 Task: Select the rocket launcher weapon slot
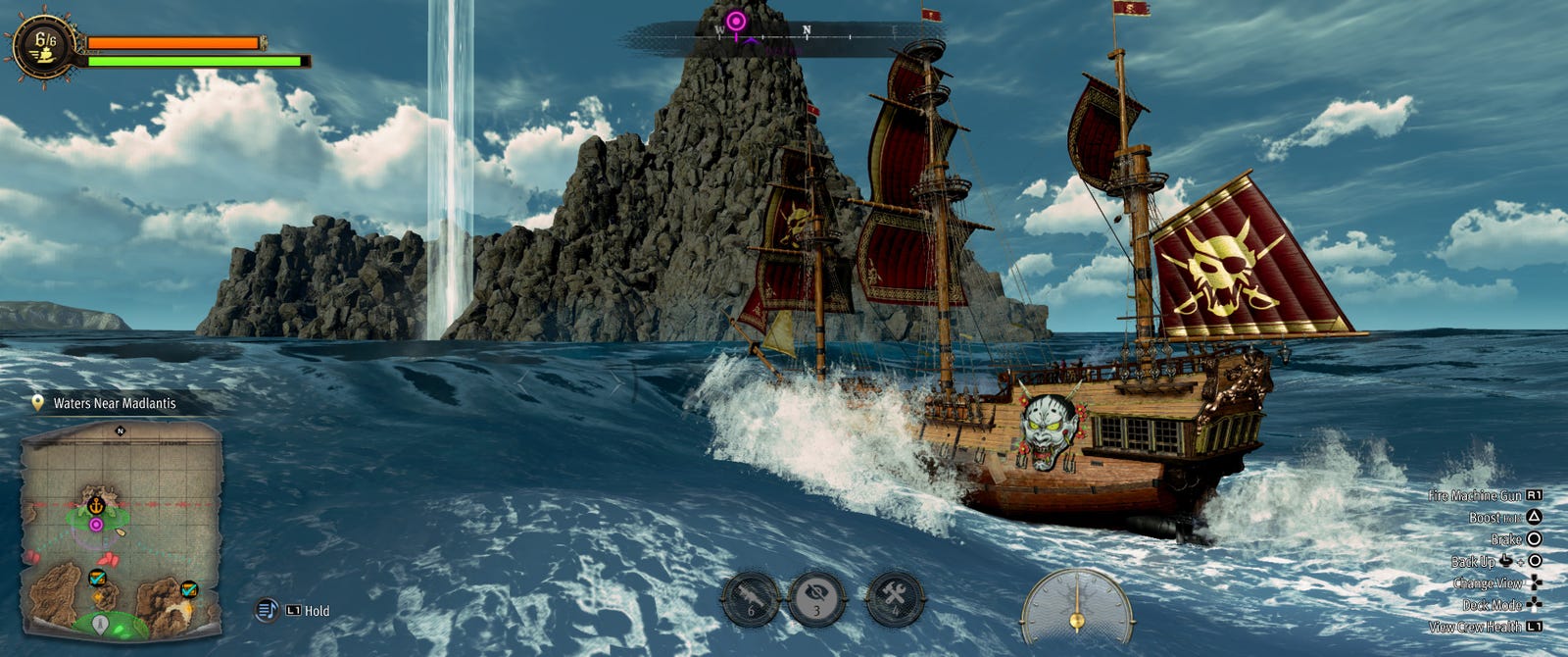[x=751, y=598]
